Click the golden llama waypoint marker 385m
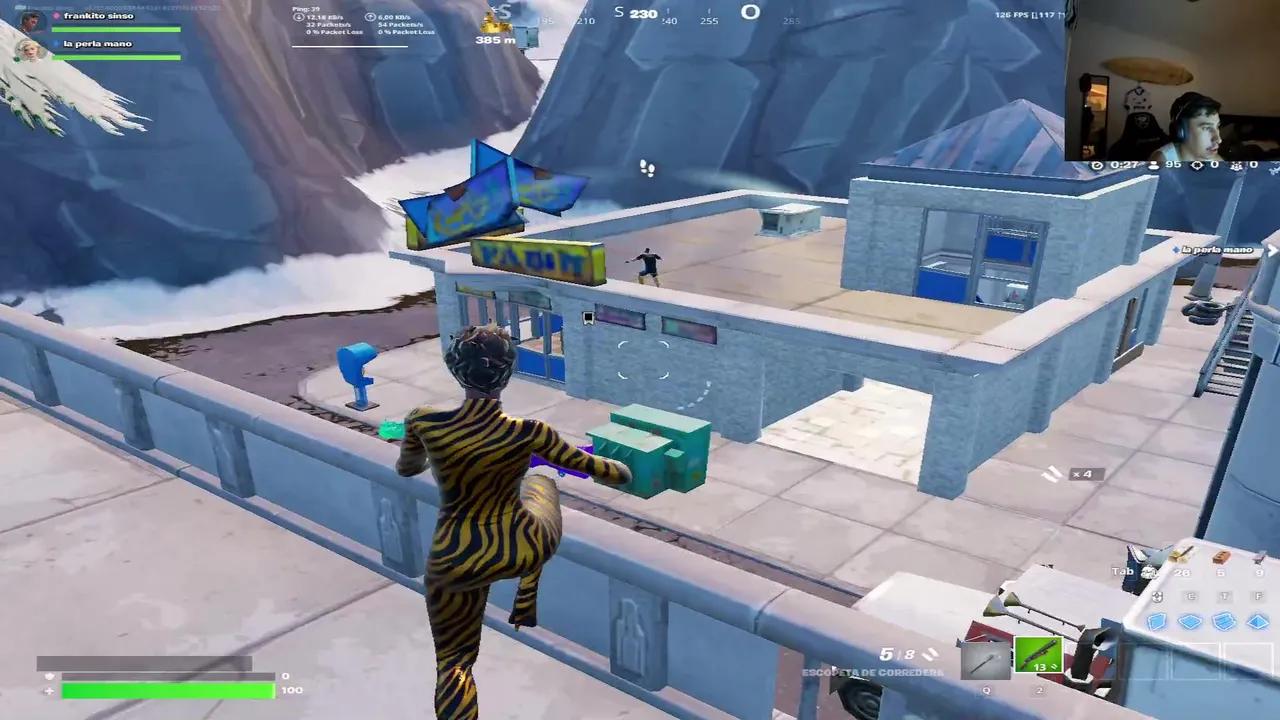 click(497, 25)
